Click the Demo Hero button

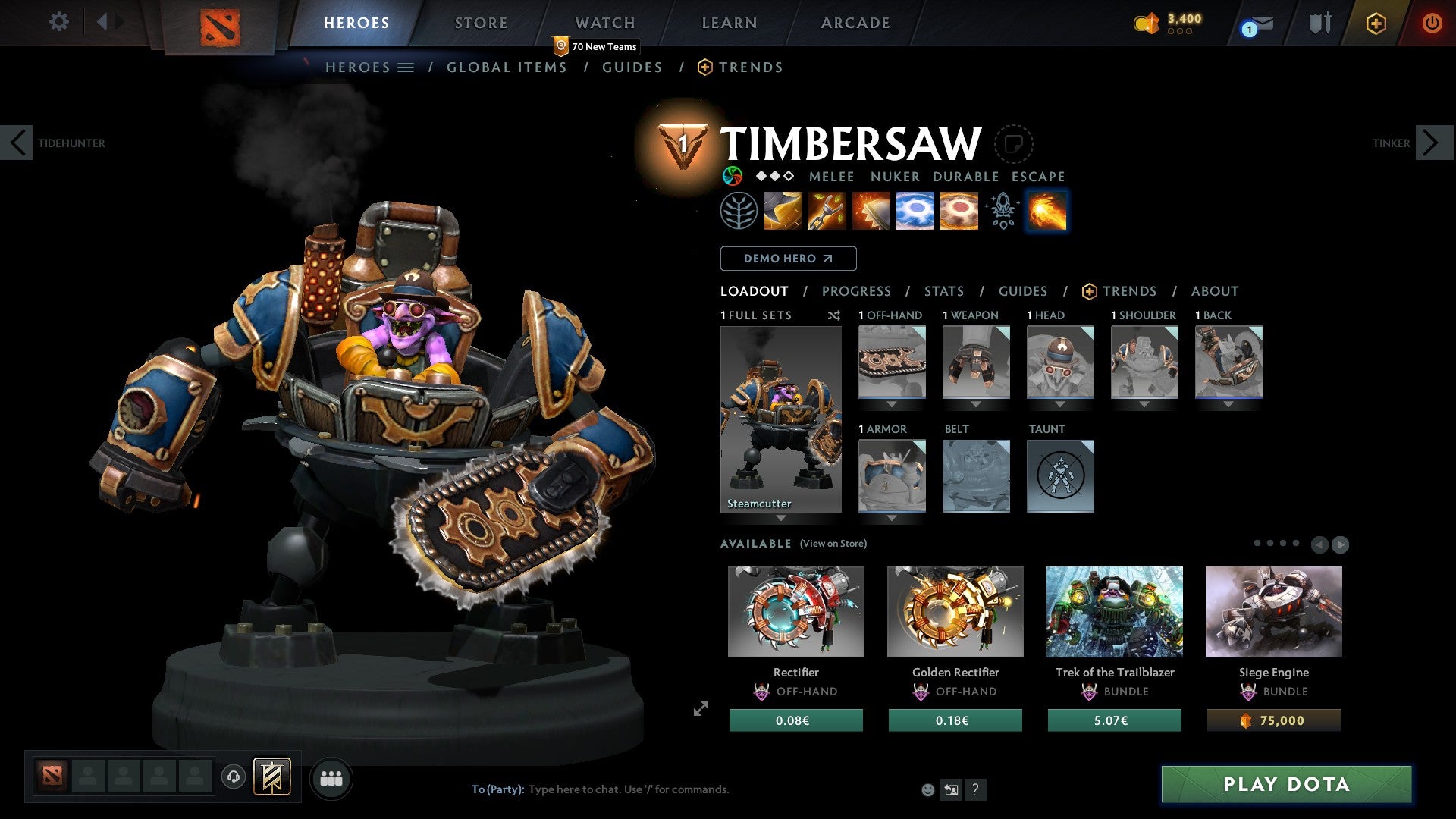click(x=787, y=258)
